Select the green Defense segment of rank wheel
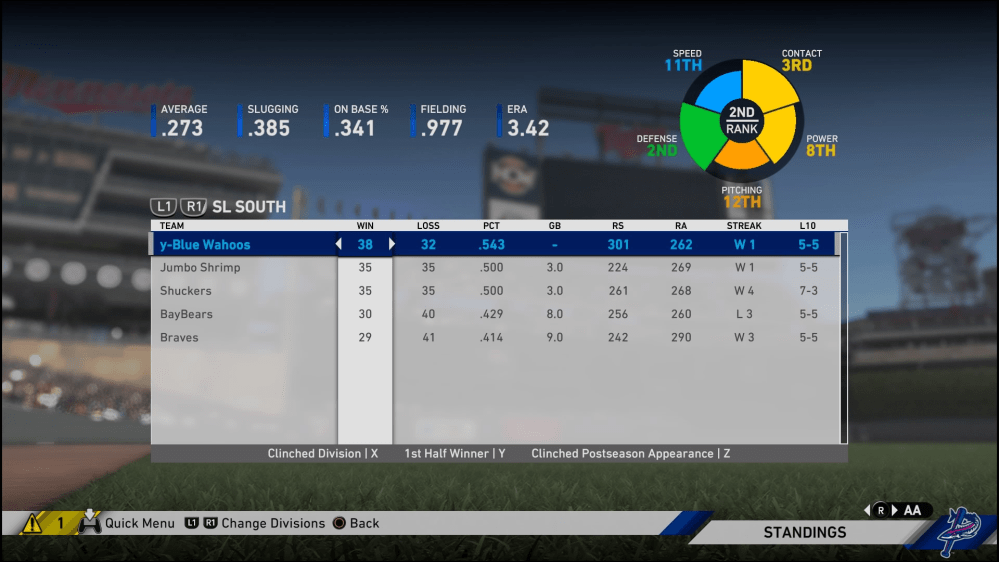Screen dimensions: 999x562 tap(703, 136)
